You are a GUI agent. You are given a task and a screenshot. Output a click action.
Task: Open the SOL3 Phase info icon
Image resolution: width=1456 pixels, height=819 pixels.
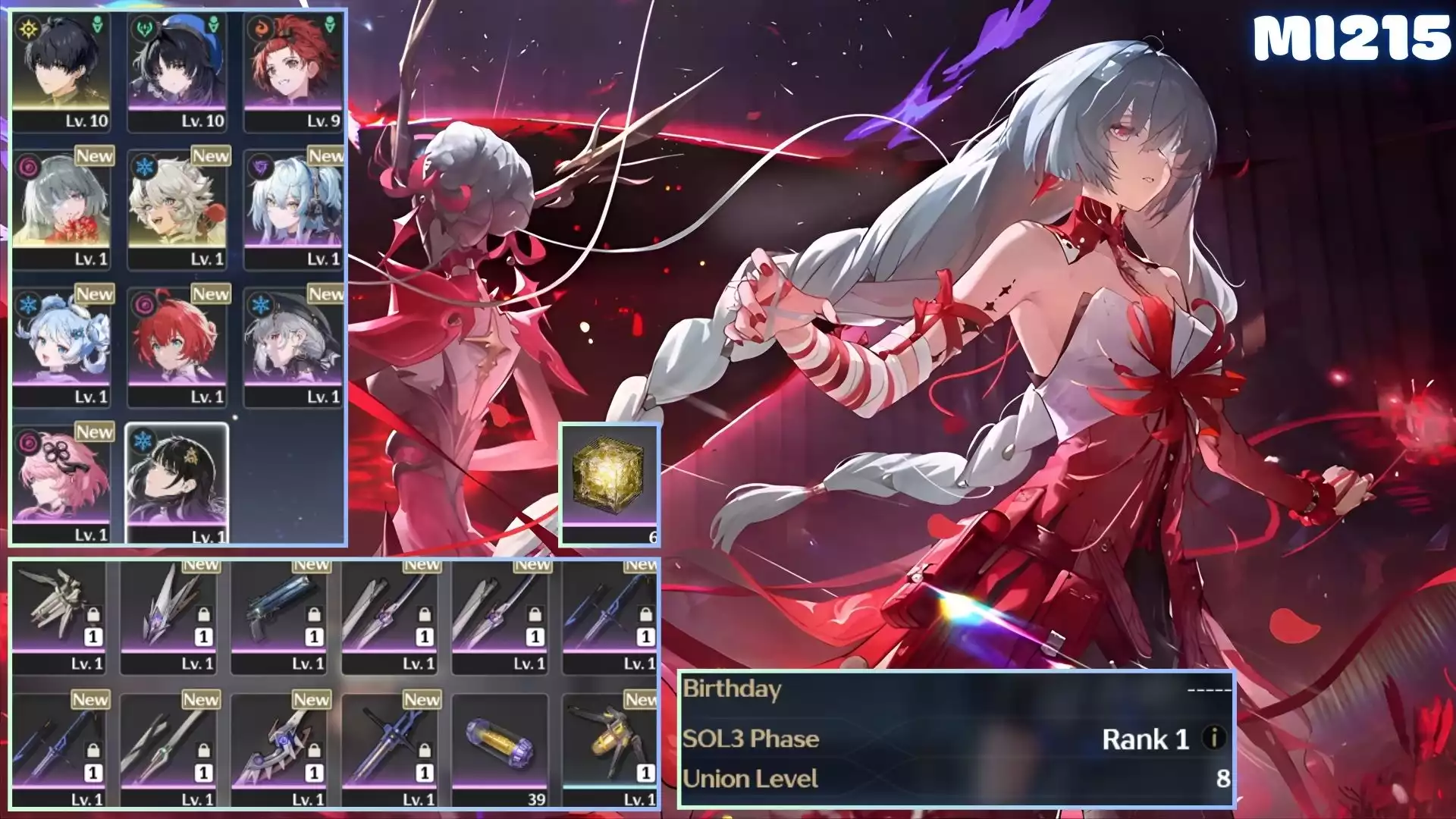[1214, 738]
